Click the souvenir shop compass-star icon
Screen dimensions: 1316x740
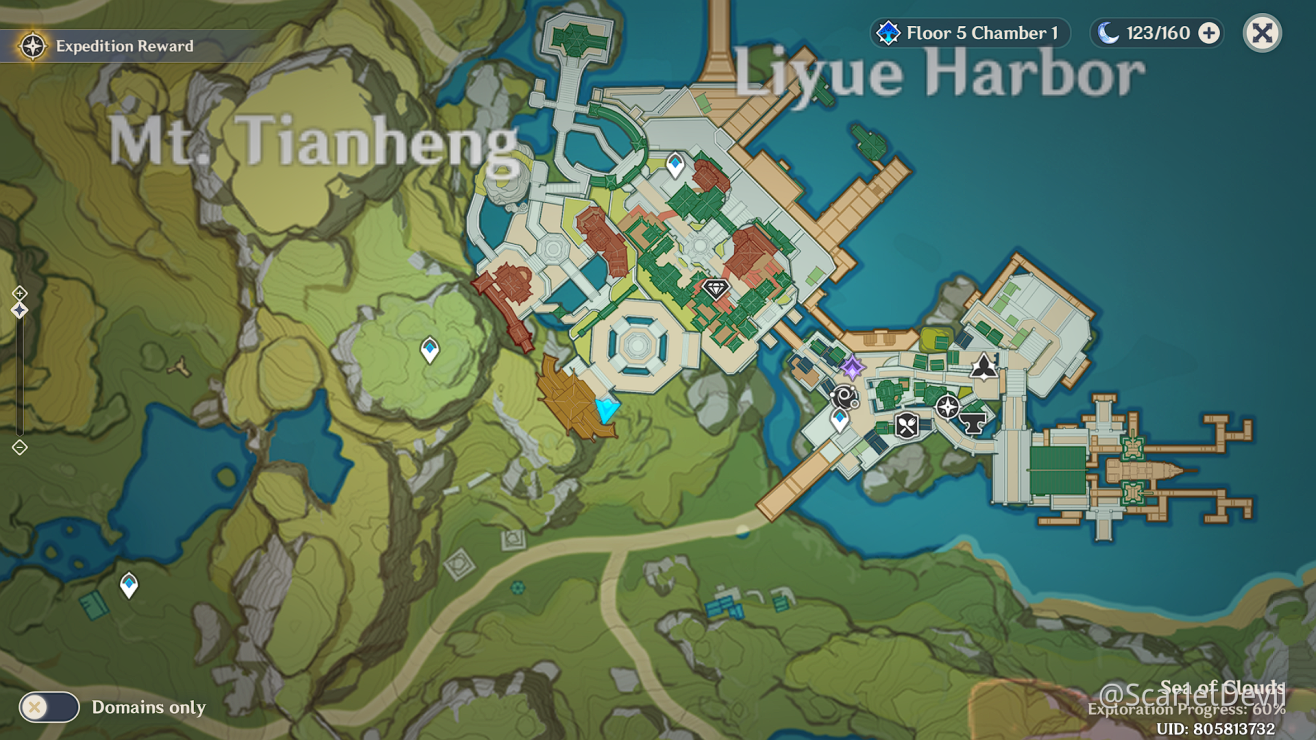[947, 406]
